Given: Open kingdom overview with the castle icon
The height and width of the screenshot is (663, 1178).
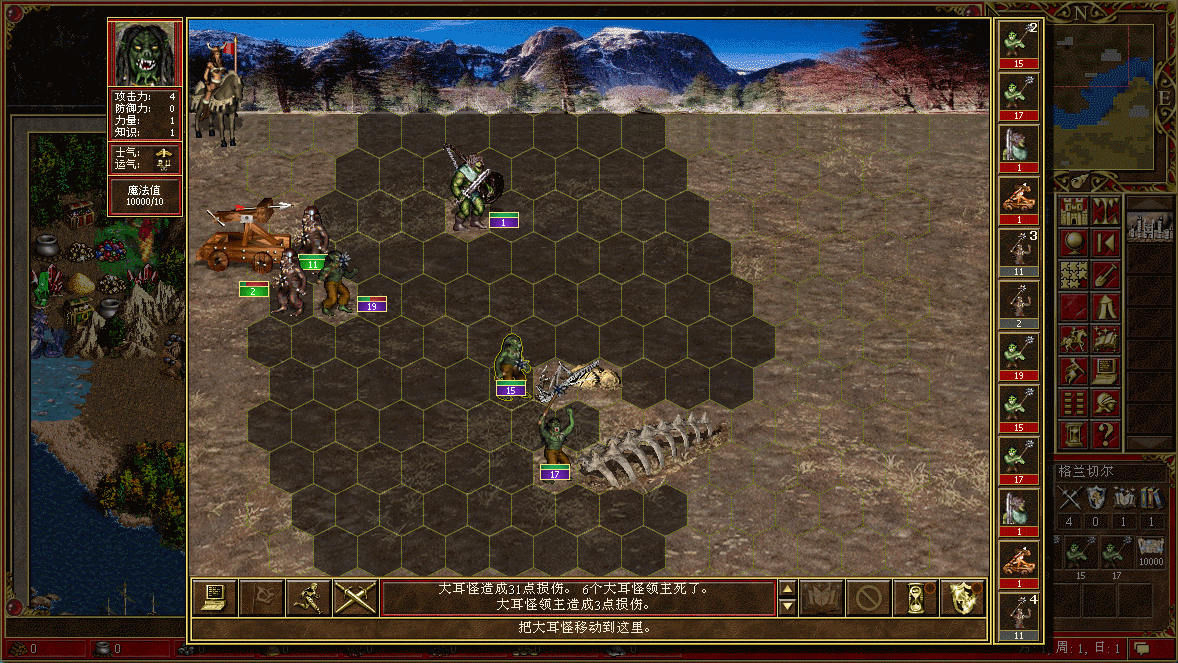Looking at the screenshot, I should coord(1074,211).
